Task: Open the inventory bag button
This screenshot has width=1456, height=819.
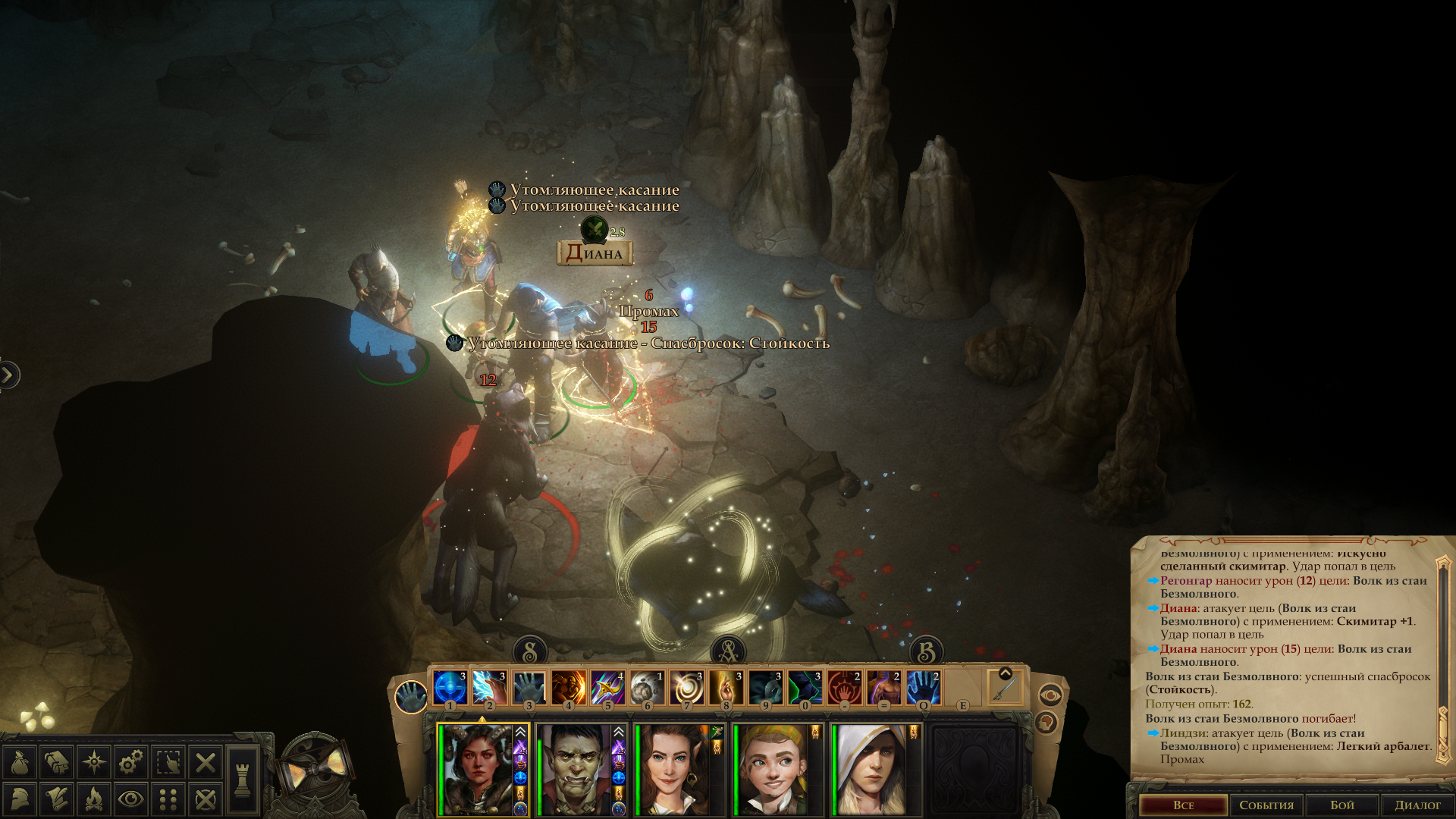Action: (20, 761)
